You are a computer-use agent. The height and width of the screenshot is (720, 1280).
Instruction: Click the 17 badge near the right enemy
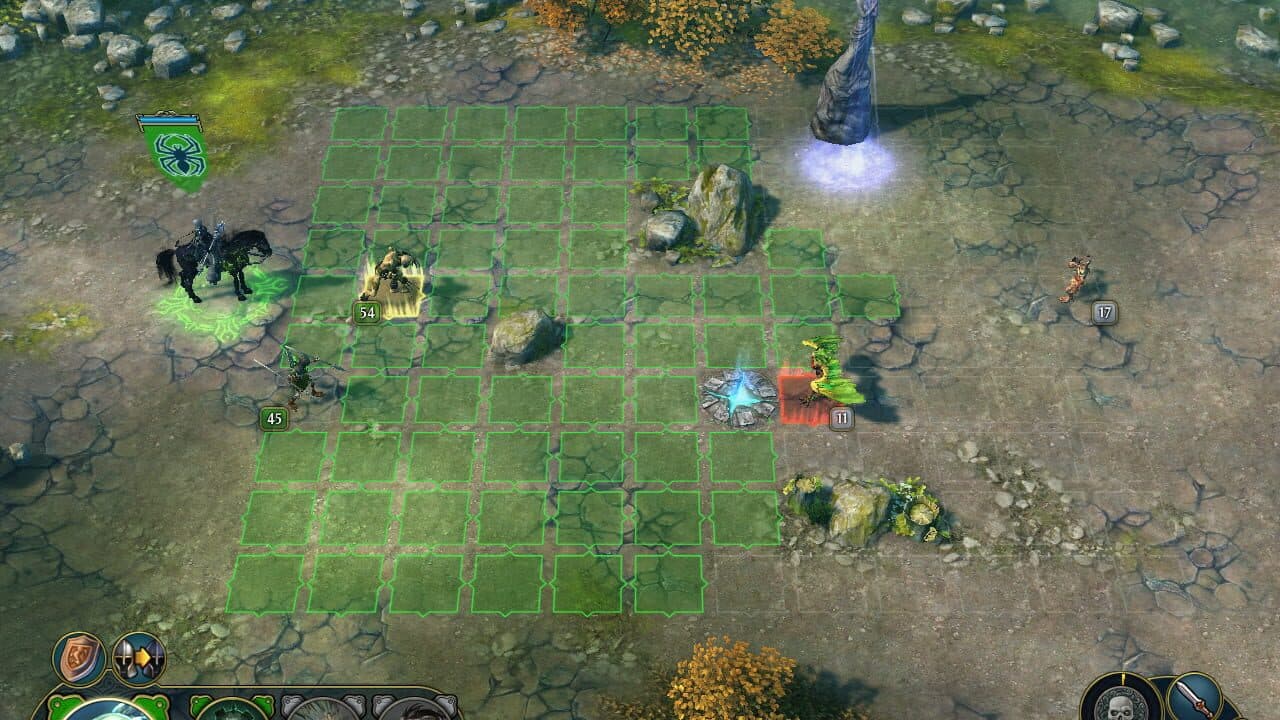click(1103, 311)
